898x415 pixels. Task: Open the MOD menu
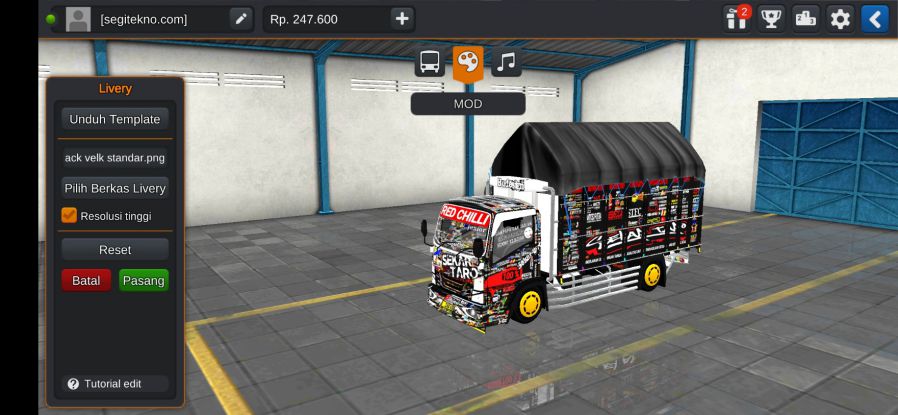[x=467, y=103]
